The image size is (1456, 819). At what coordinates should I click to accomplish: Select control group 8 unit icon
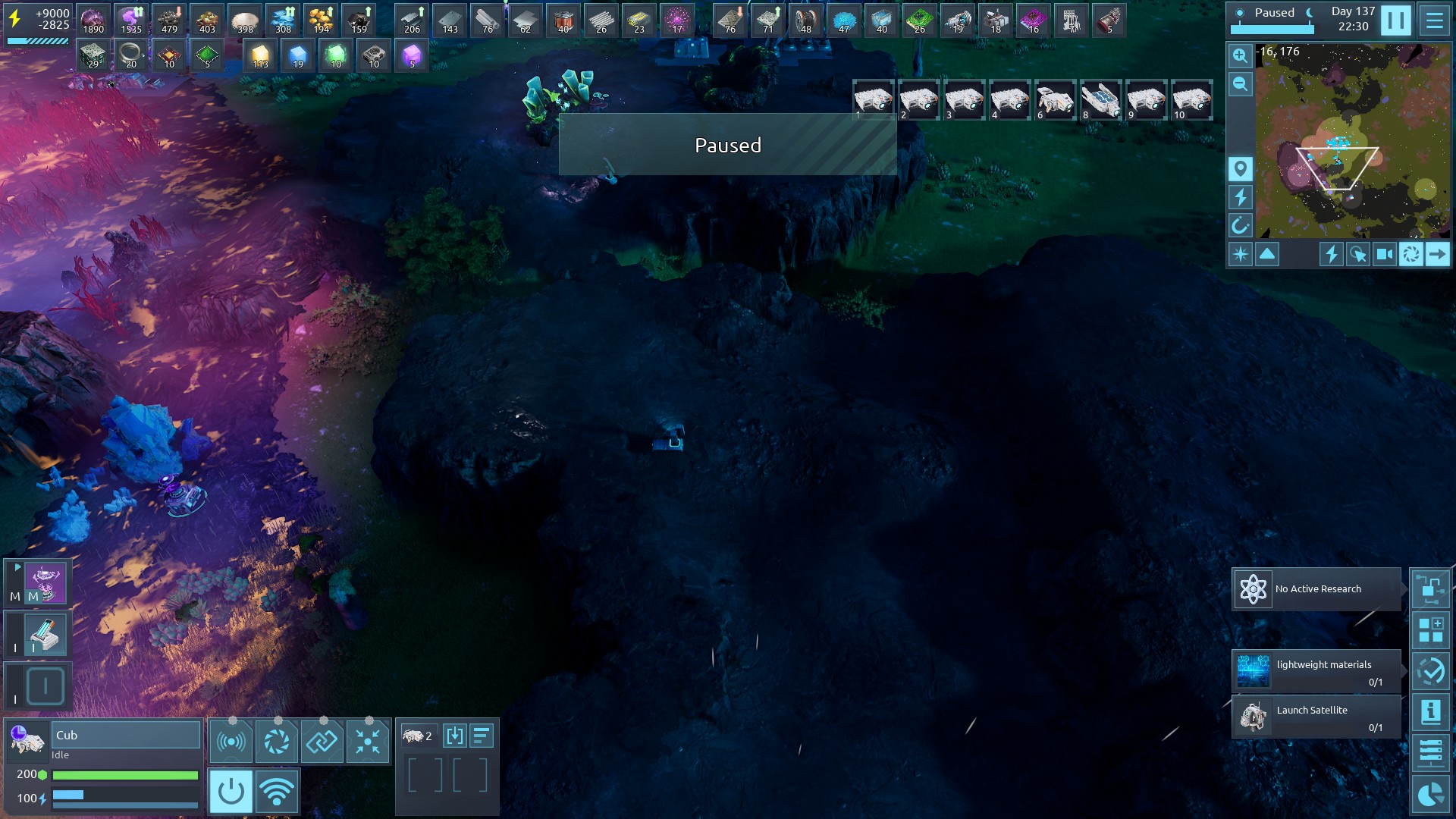coord(1100,100)
